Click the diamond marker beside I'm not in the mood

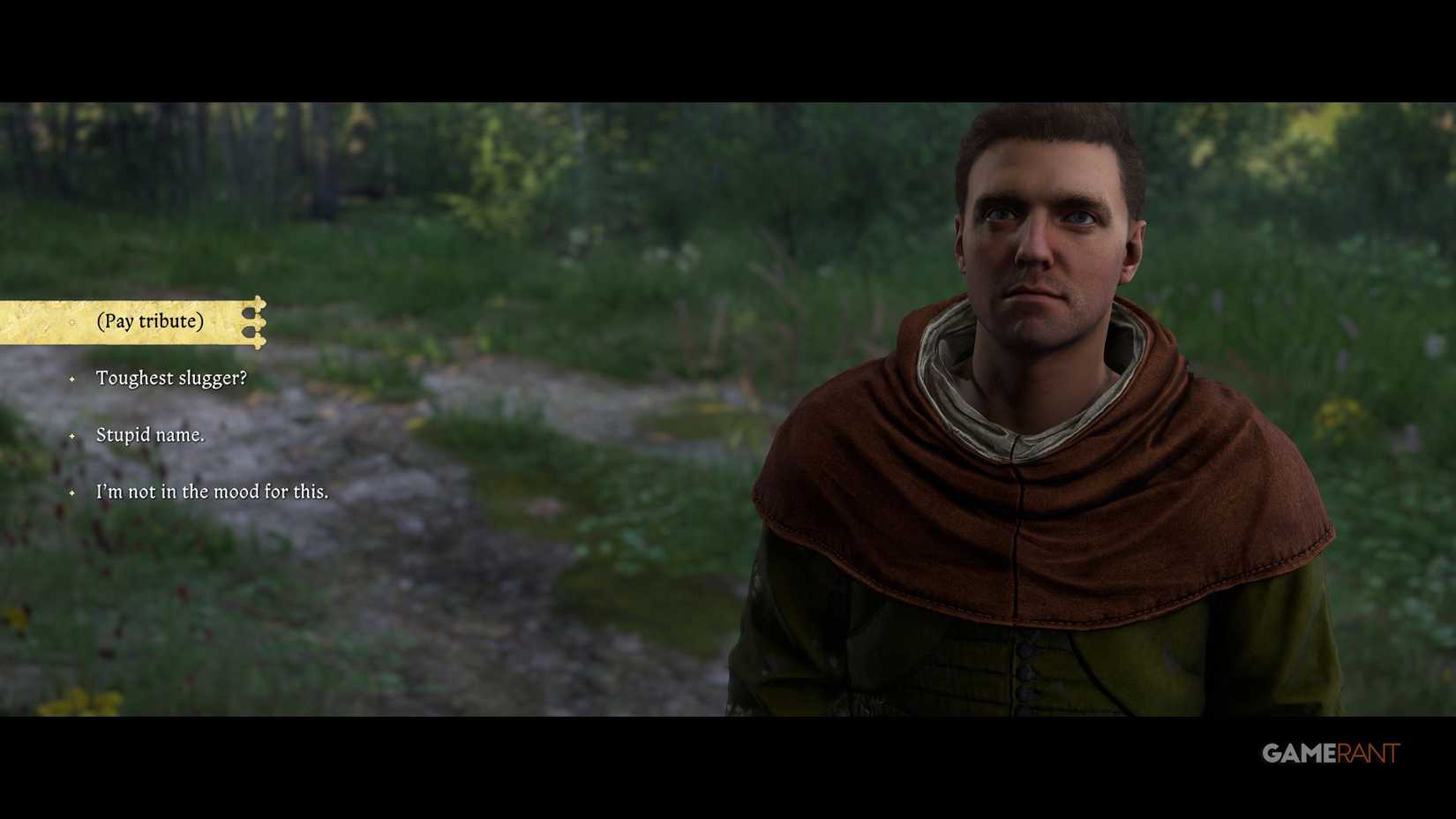tap(71, 493)
